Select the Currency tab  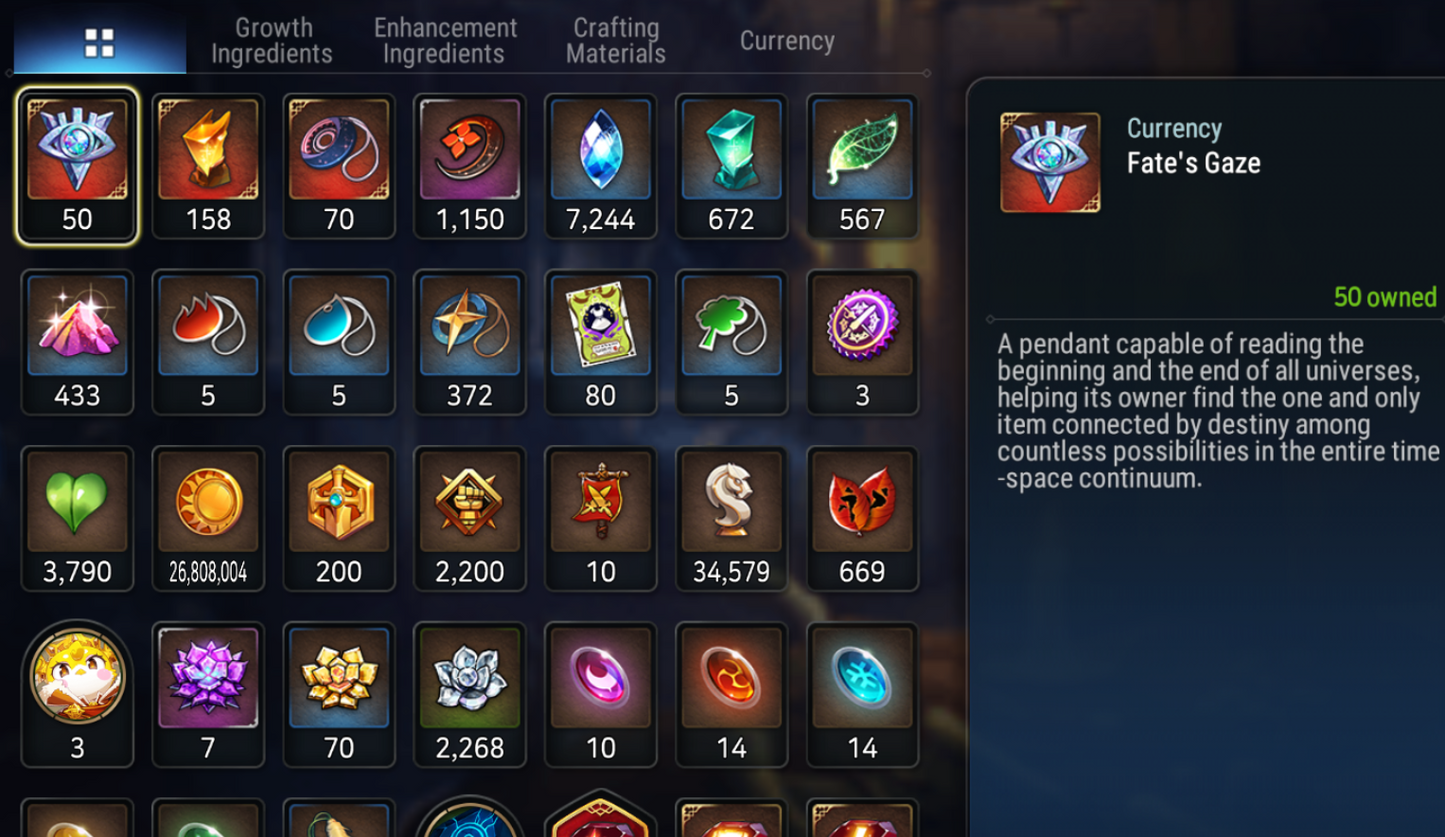point(787,41)
